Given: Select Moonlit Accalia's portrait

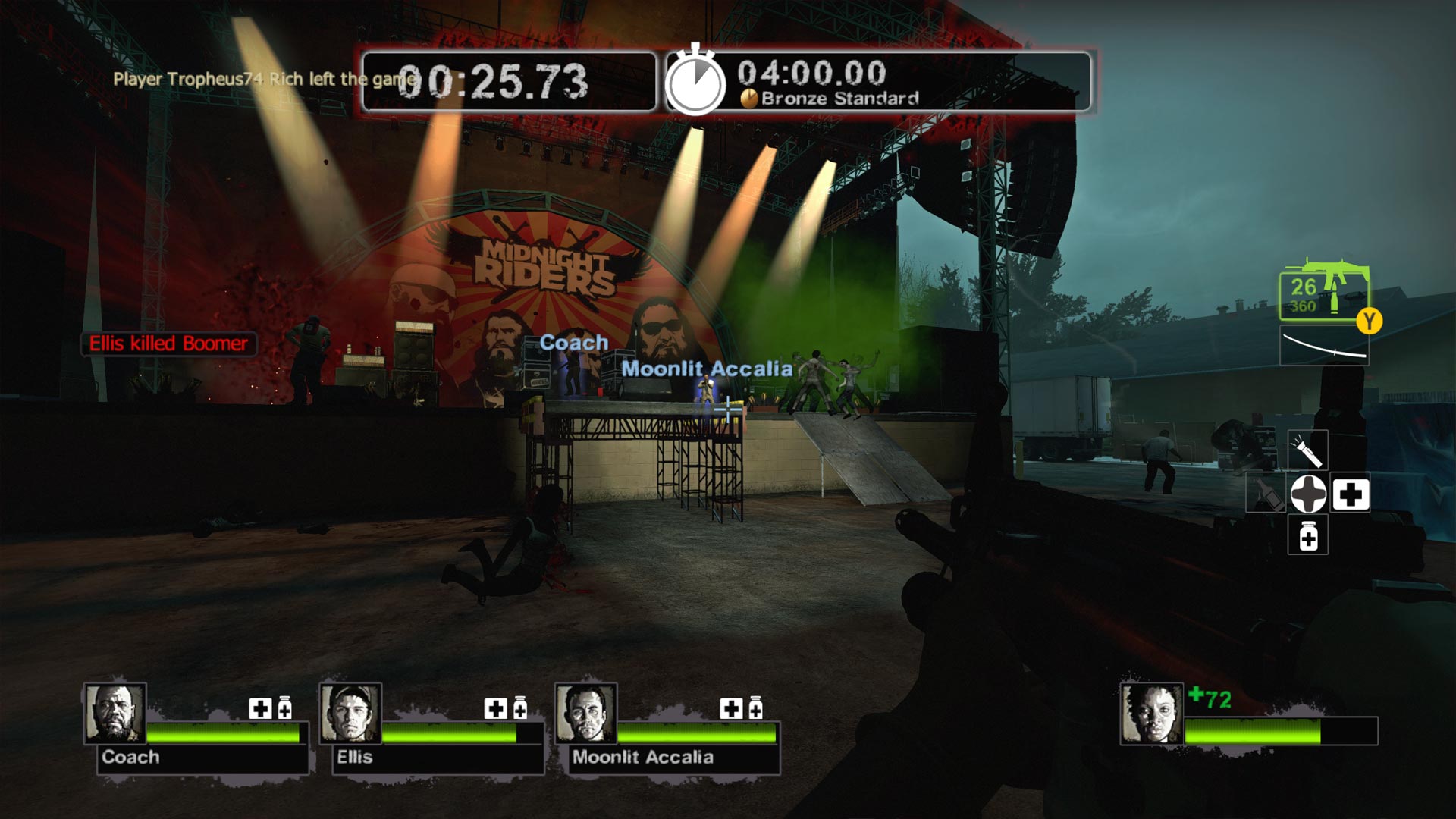Looking at the screenshot, I should 585,714.
